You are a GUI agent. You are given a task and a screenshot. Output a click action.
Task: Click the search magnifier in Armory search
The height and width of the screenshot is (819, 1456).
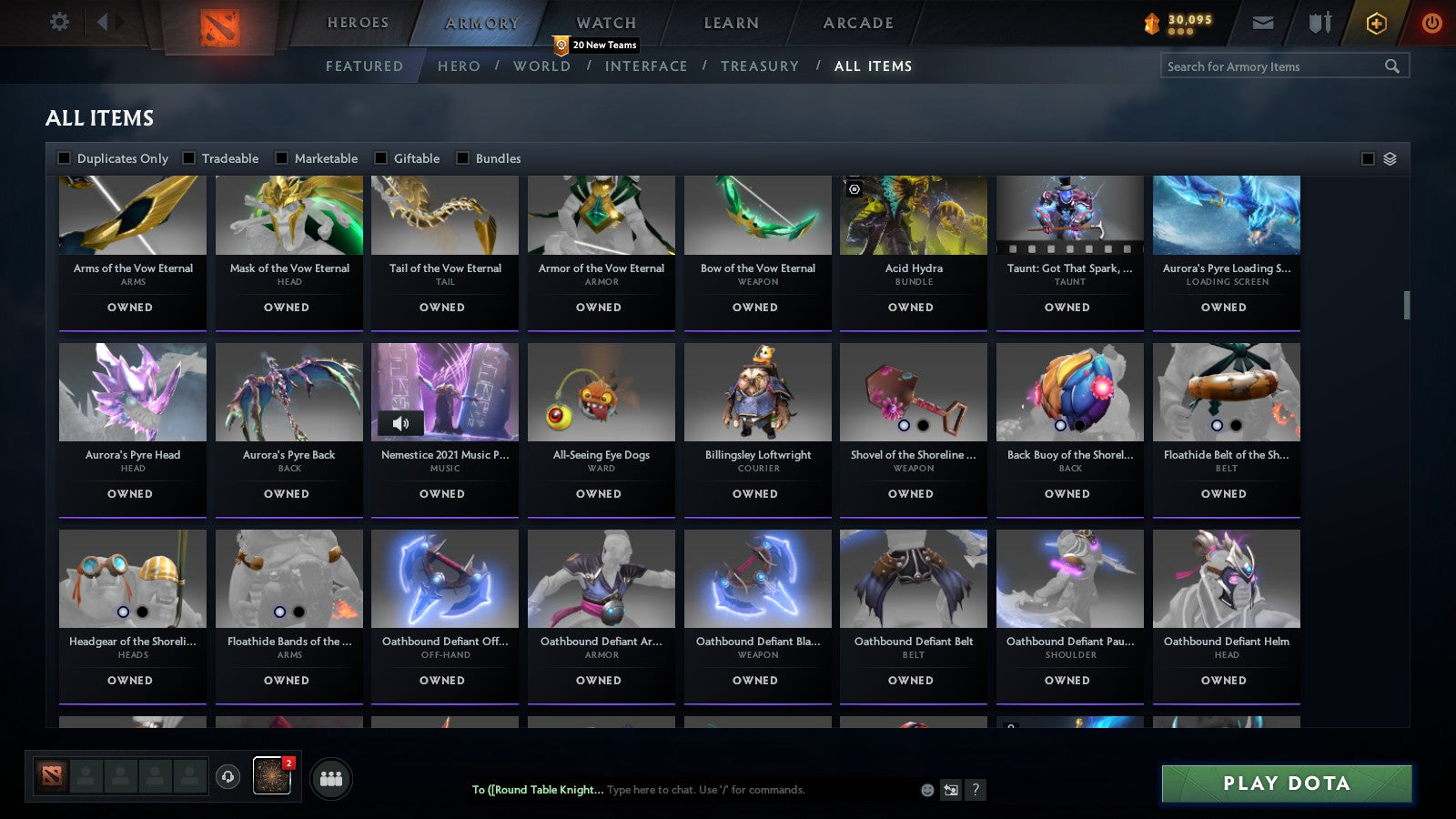[1392, 66]
